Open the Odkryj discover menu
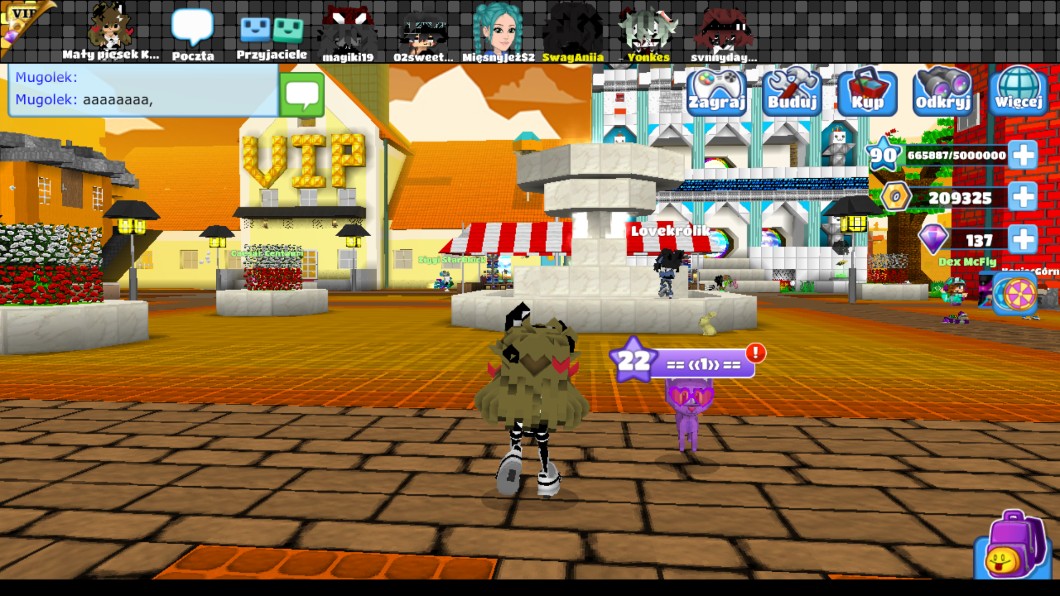The width and height of the screenshot is (1060, 596). click(943, 91)
